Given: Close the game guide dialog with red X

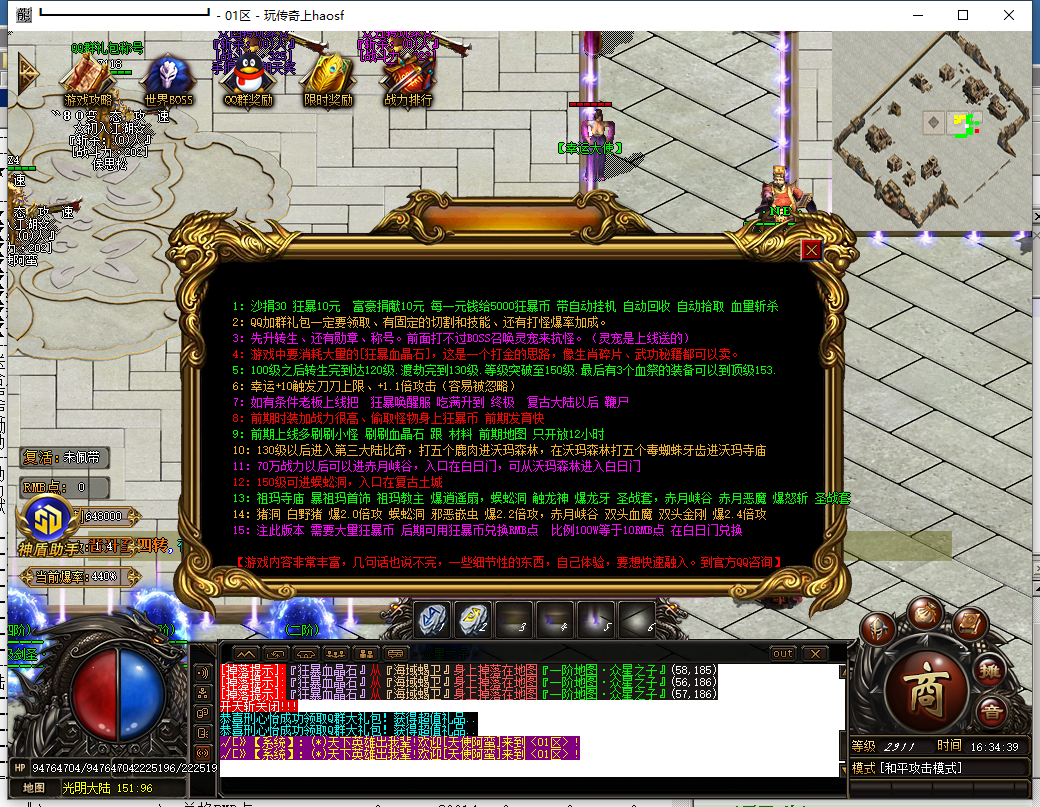Looking at the screenshot, I should [x=812, y=250].
